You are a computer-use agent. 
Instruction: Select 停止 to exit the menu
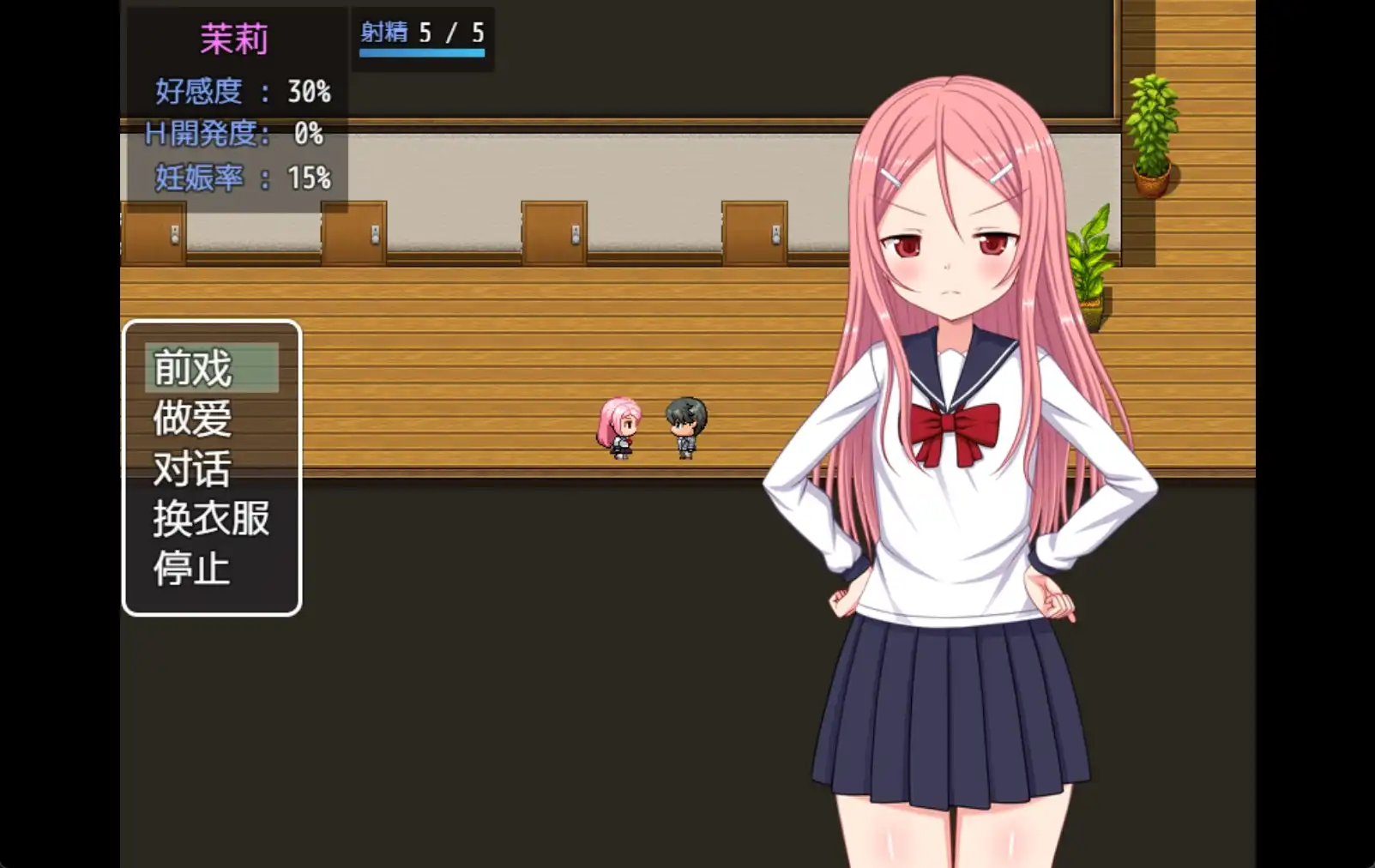192,568
